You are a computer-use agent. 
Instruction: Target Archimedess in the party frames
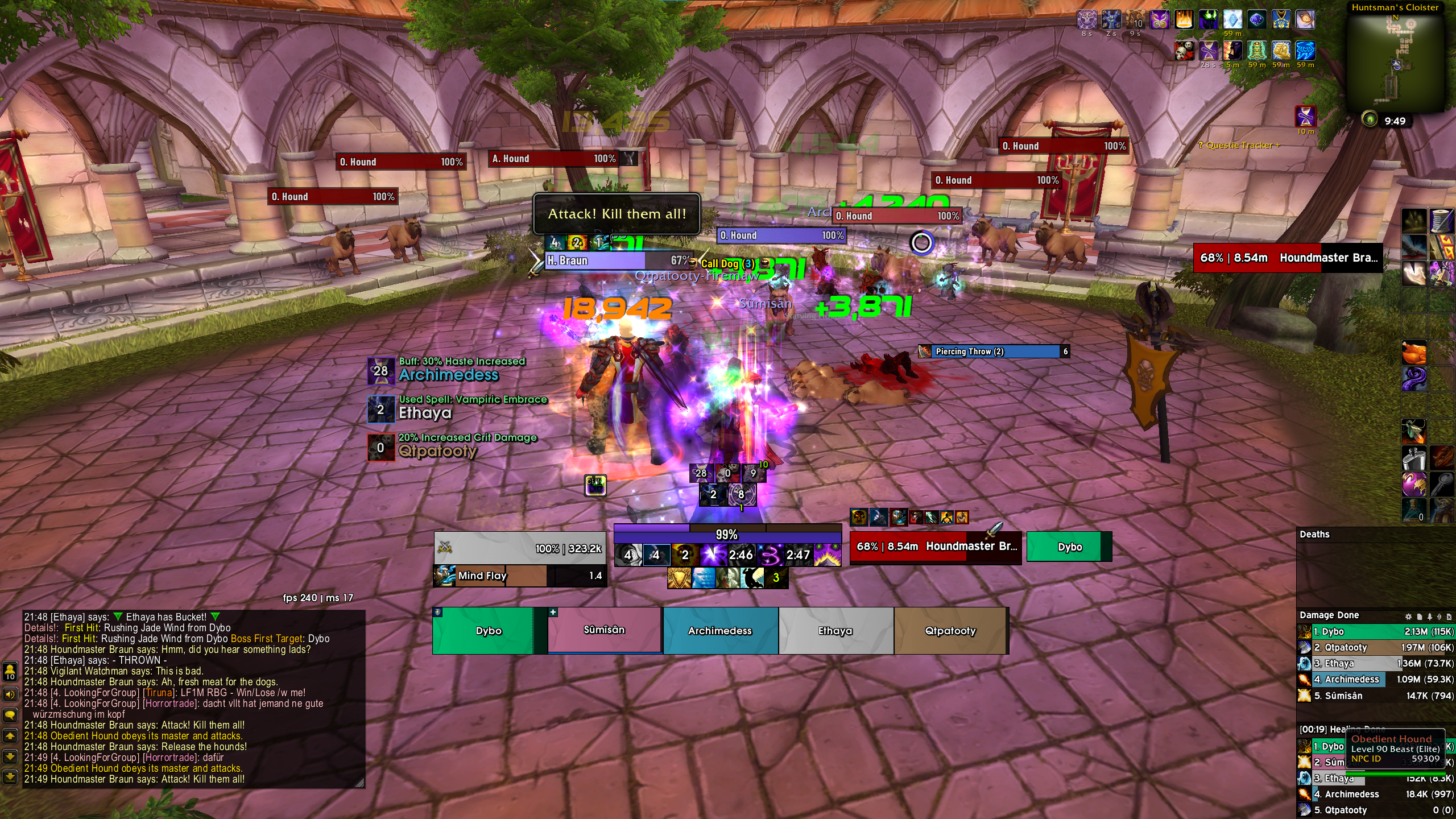tap(720, 630)
